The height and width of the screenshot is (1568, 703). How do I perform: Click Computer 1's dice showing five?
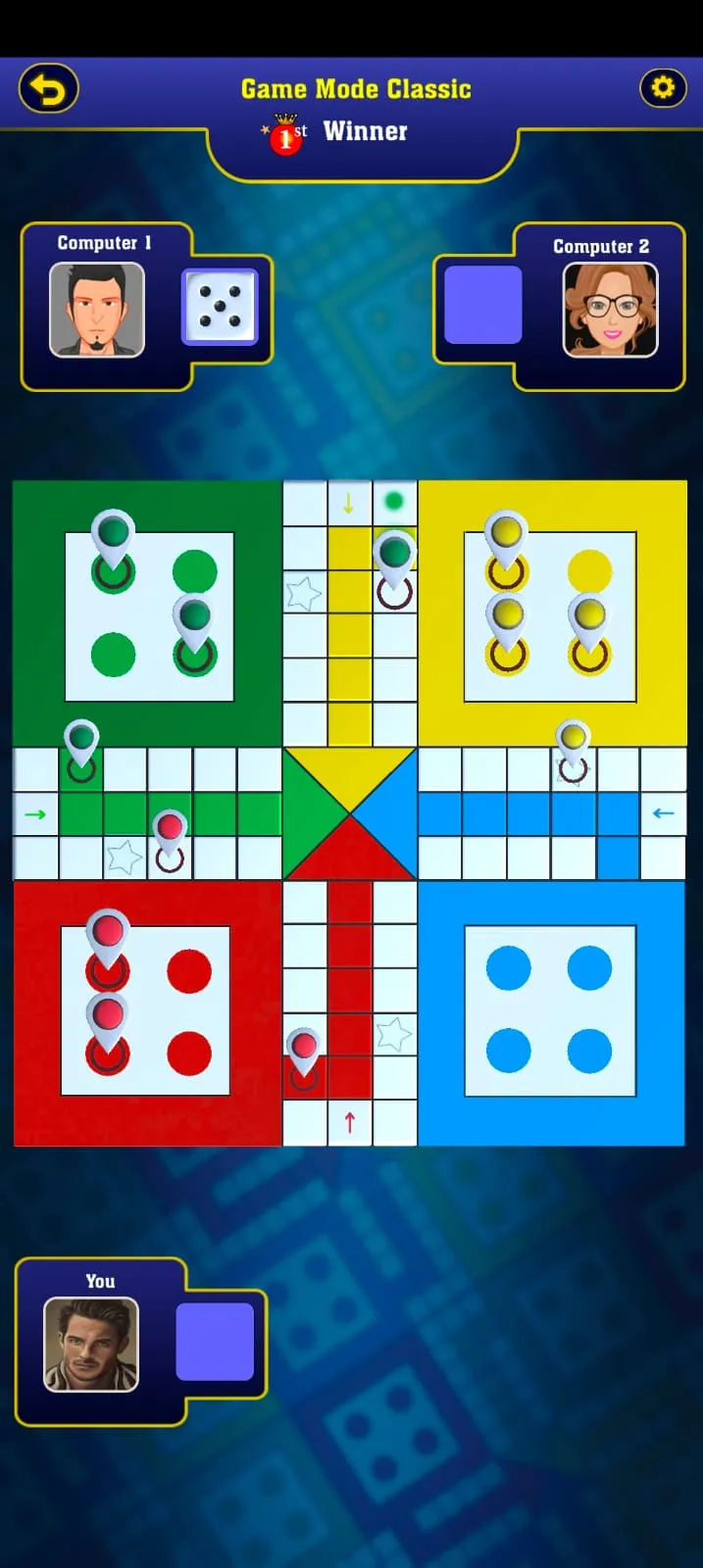(x=220, y=307)
